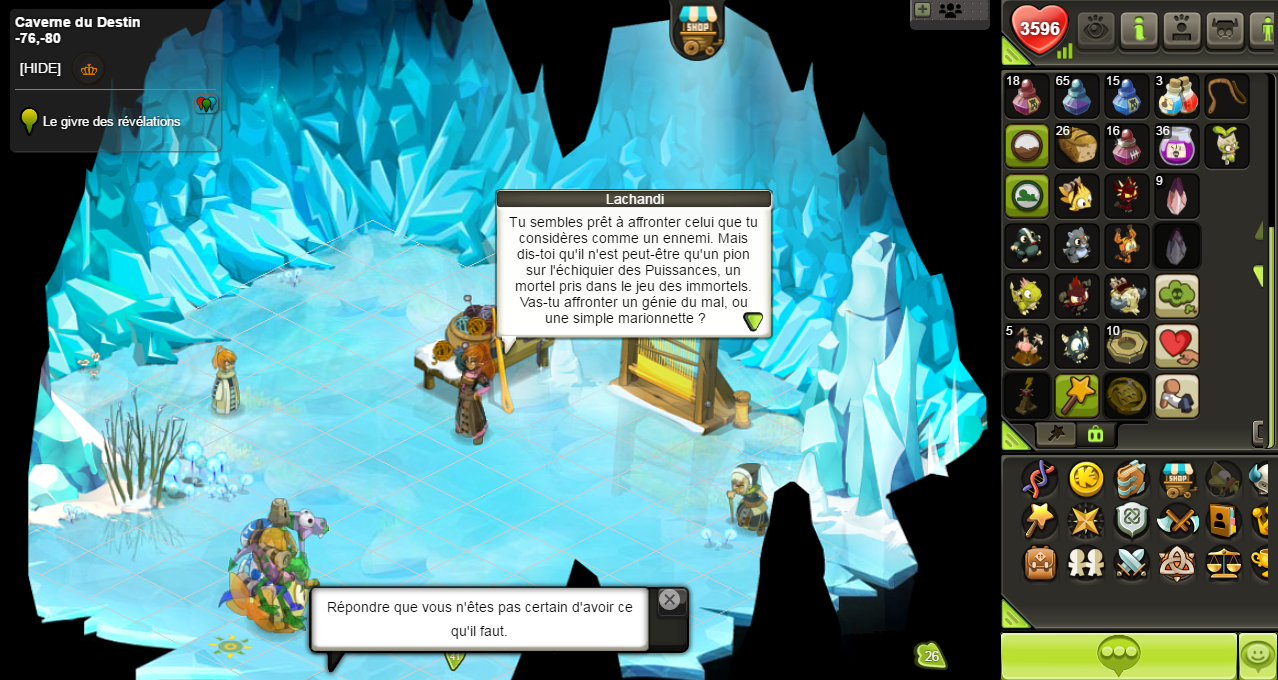
Task: Open the golden scales menu icon
Action: click(x=1223, y=563)
